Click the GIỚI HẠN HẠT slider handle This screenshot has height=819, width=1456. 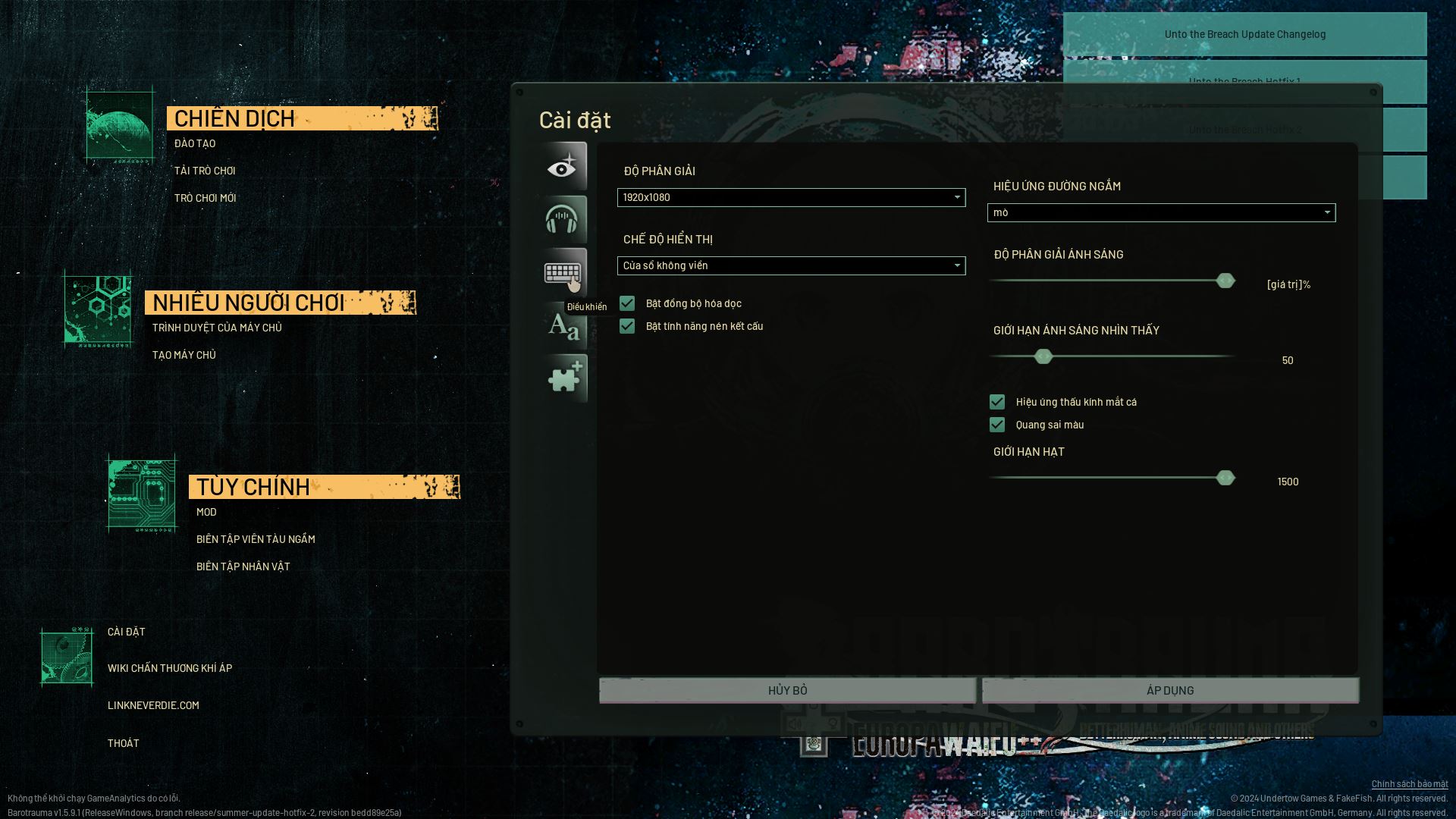(1225, 478)
